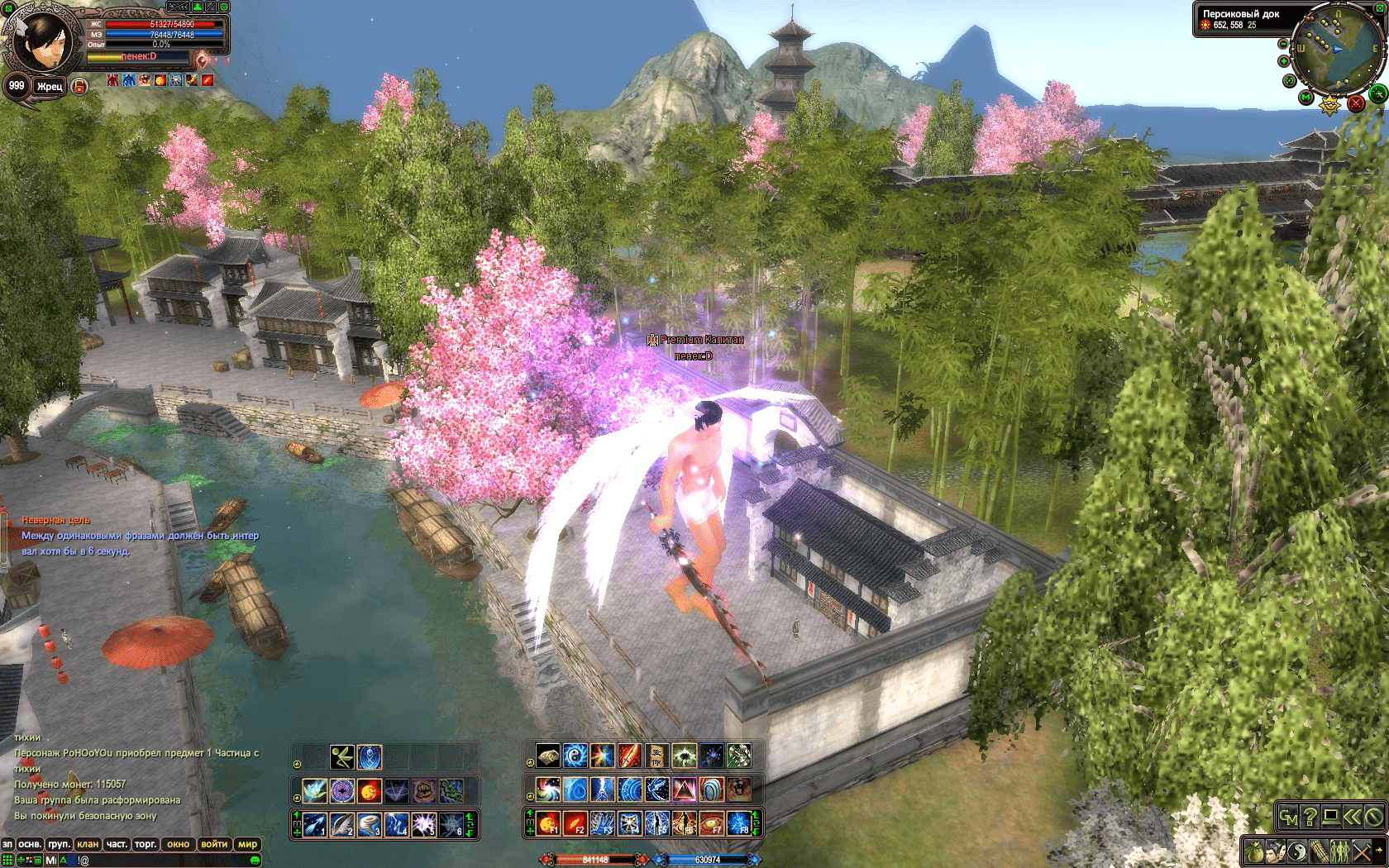
Task: Open the inventory bag icon
Action: (1256, 850)
